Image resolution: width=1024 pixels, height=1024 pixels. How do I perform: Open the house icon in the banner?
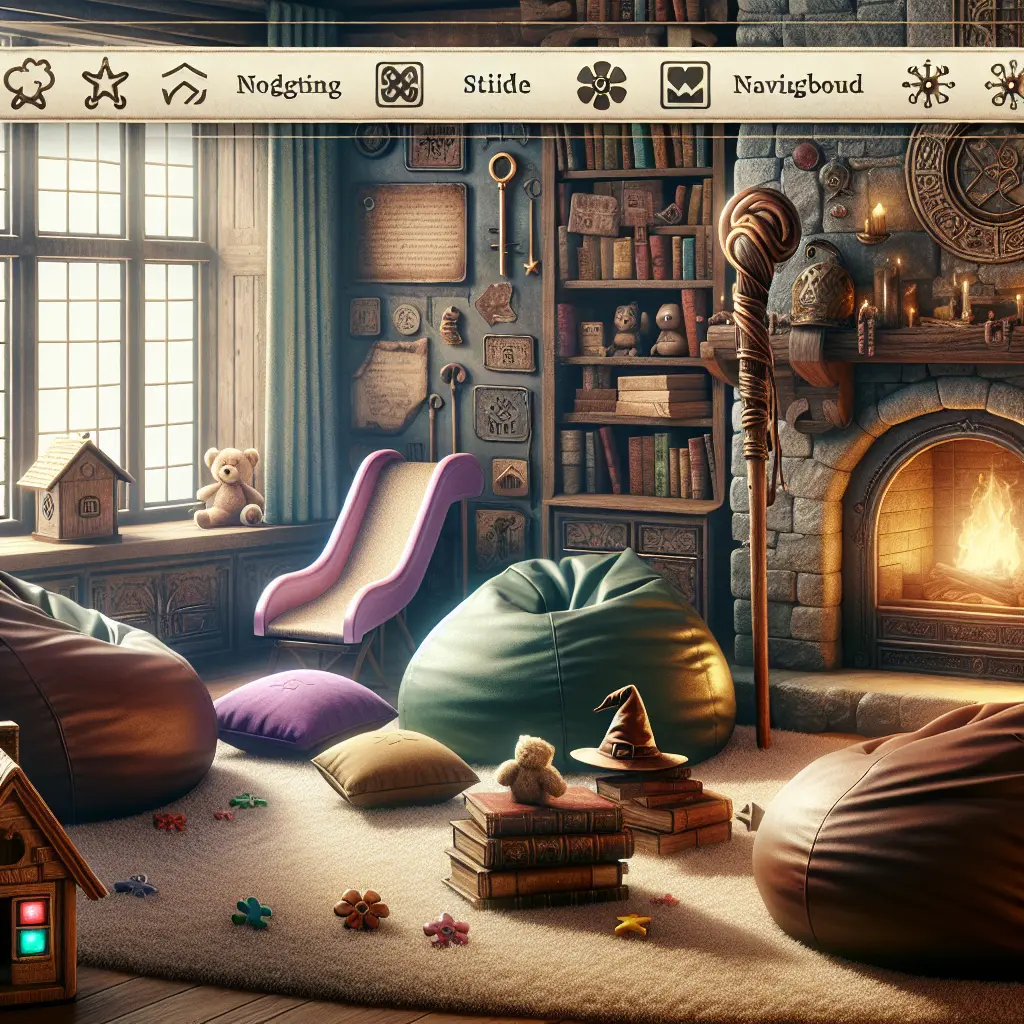point(183,85)
